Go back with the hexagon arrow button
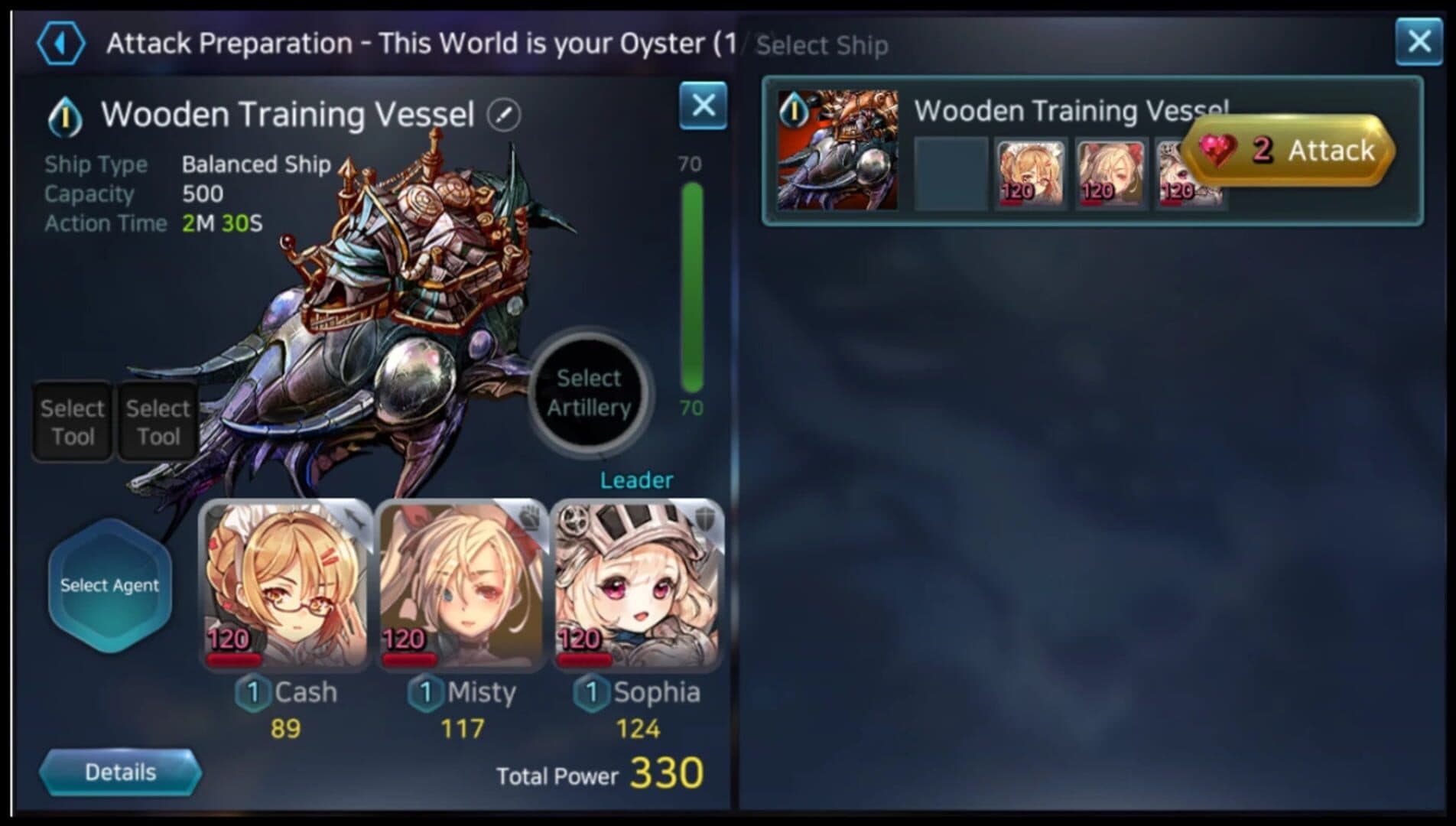 coord(60,44)
